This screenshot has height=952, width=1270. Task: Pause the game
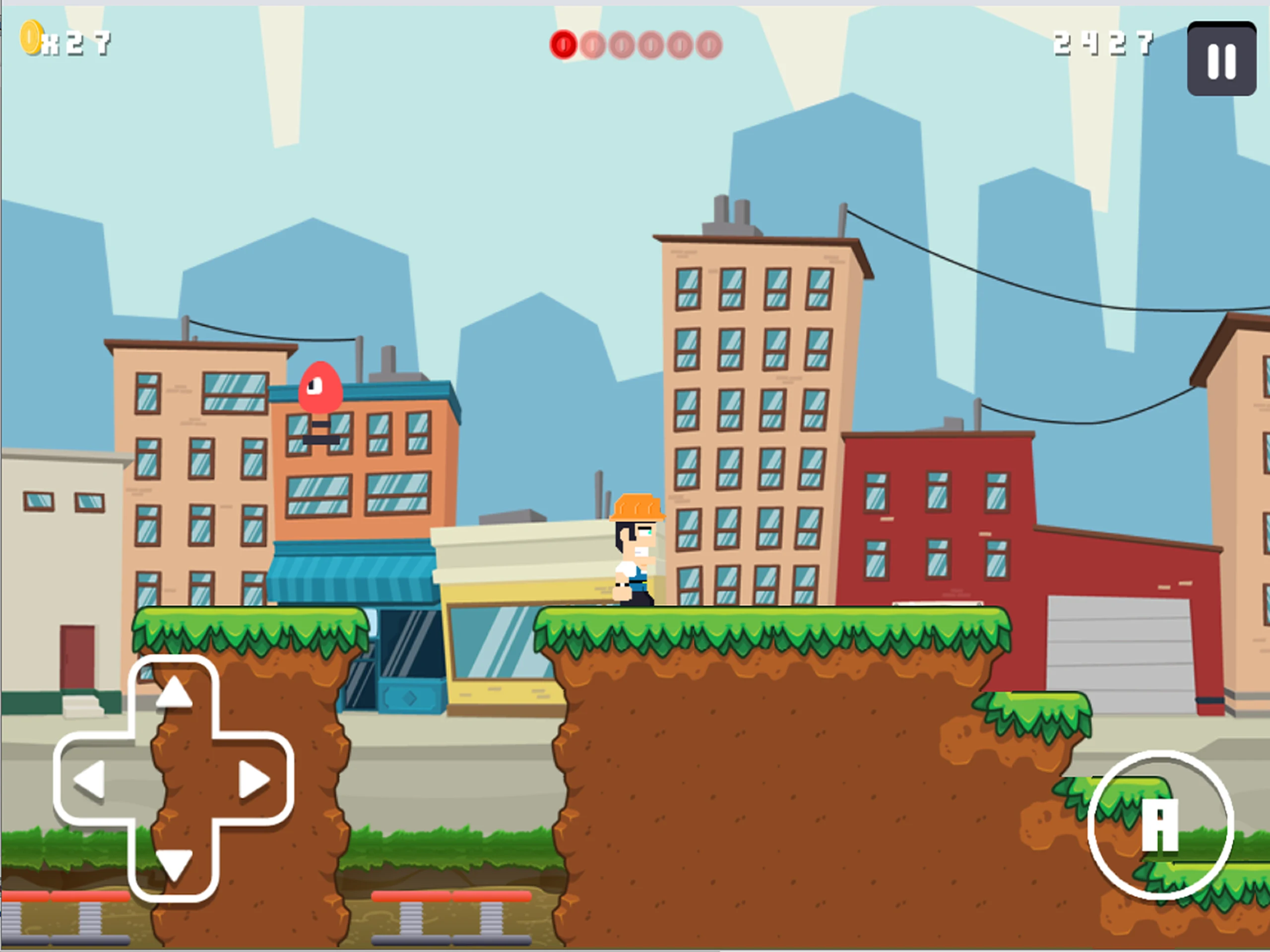pos(1220,59)
